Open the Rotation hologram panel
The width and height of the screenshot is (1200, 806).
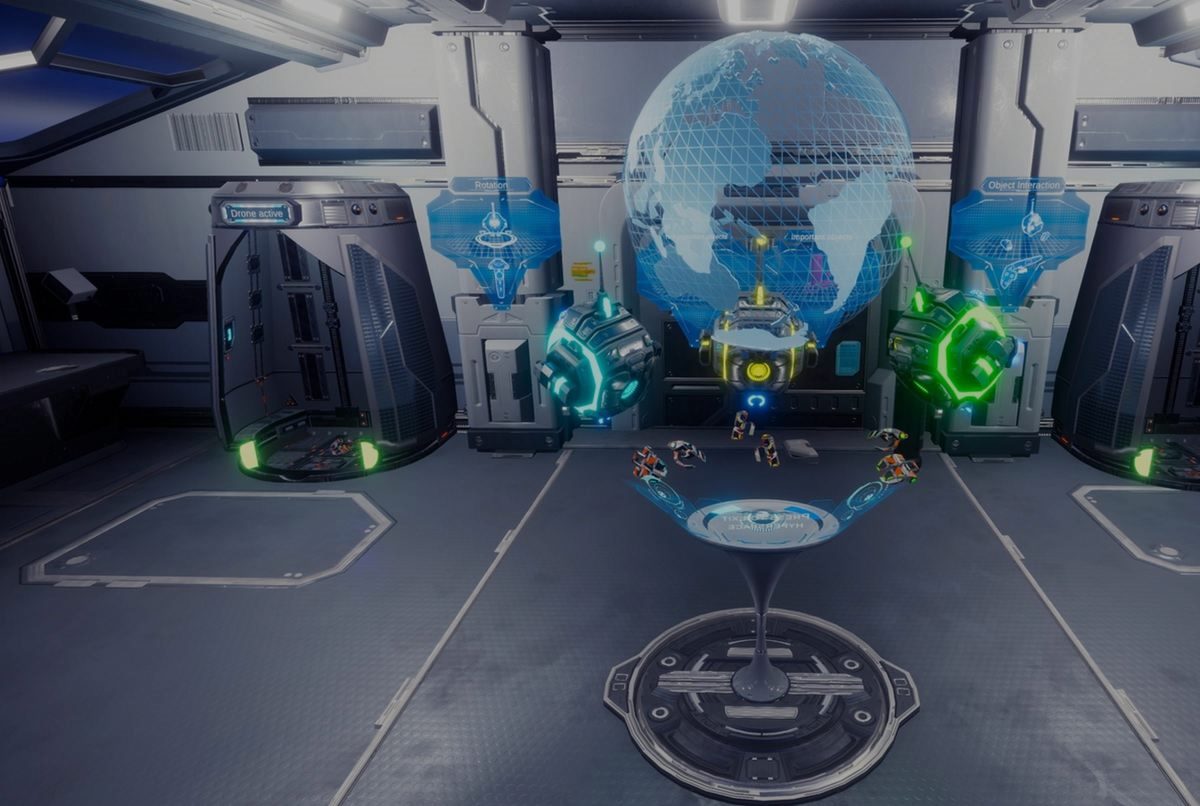click(x=493, y=237)
